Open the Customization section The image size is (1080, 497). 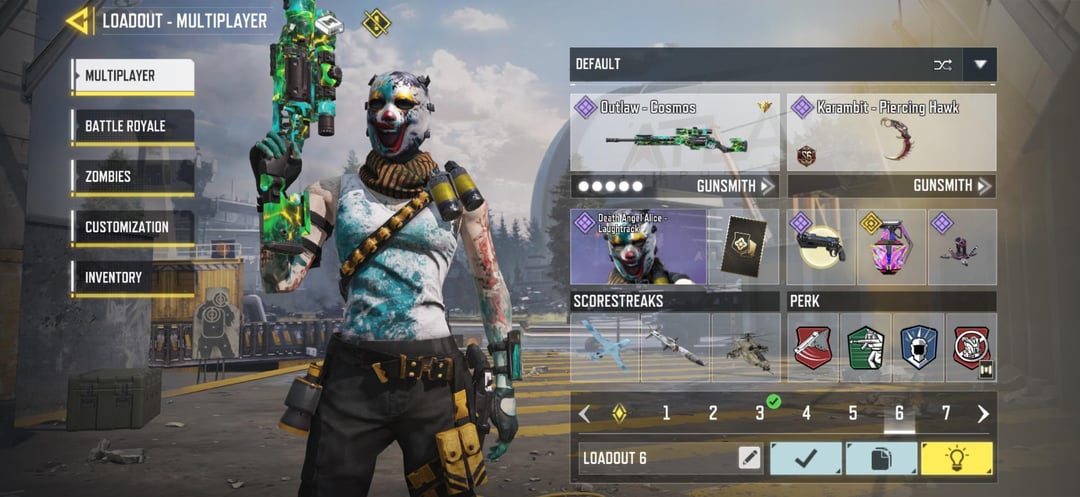[132, 227]
